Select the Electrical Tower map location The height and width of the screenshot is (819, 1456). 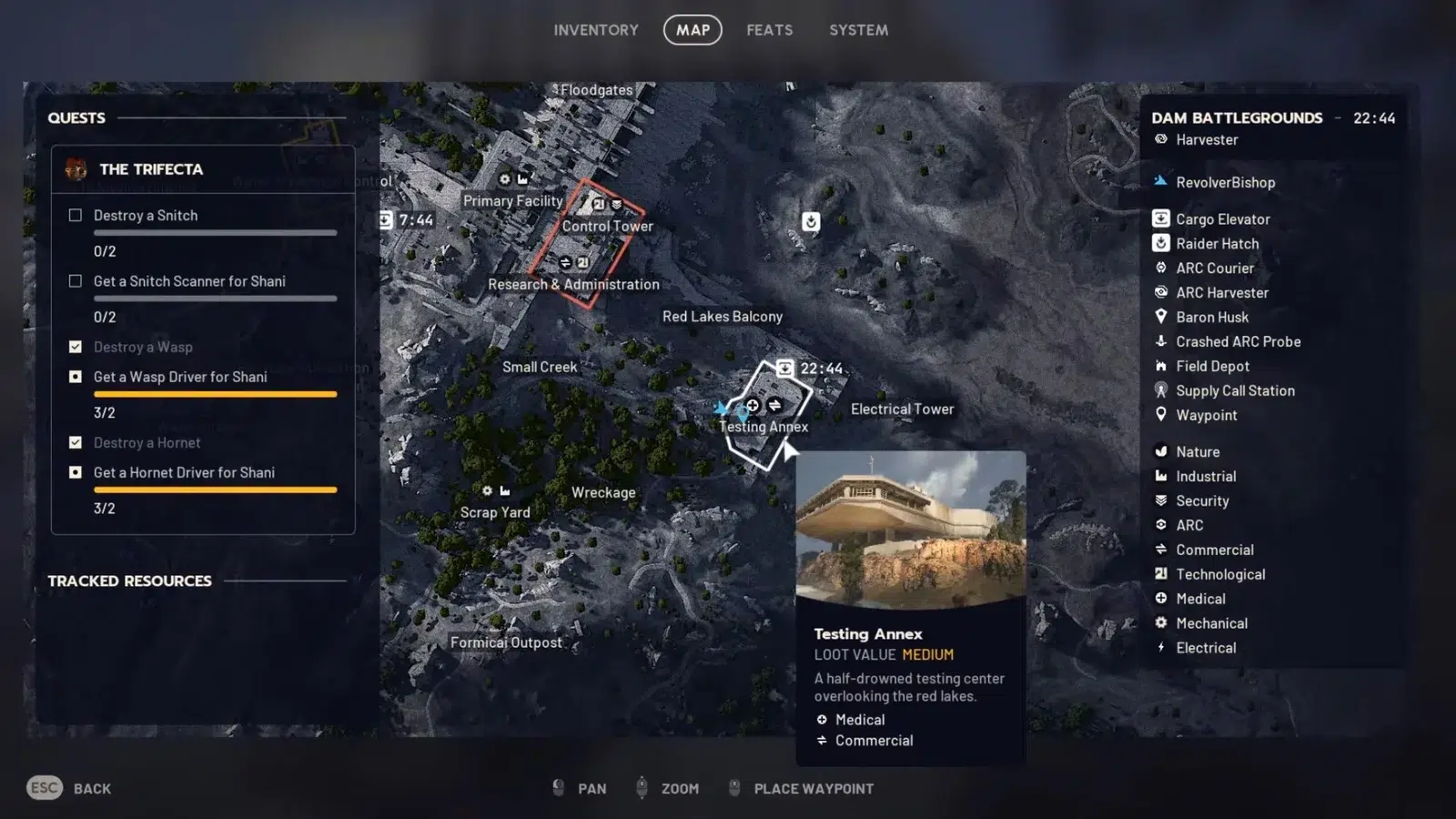click(902, 409)
